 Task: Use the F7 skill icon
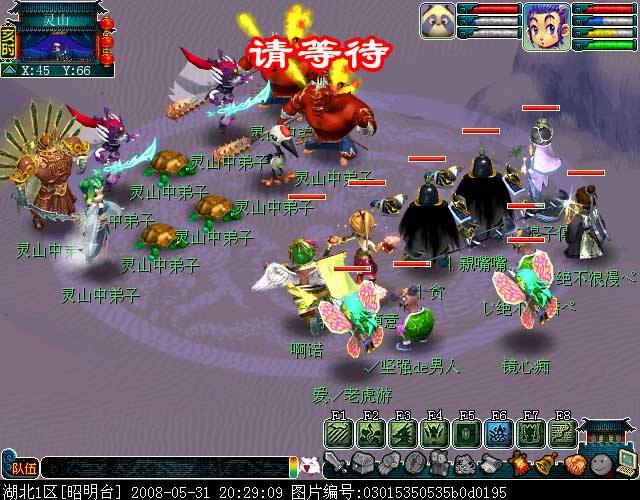pos(530,433)
